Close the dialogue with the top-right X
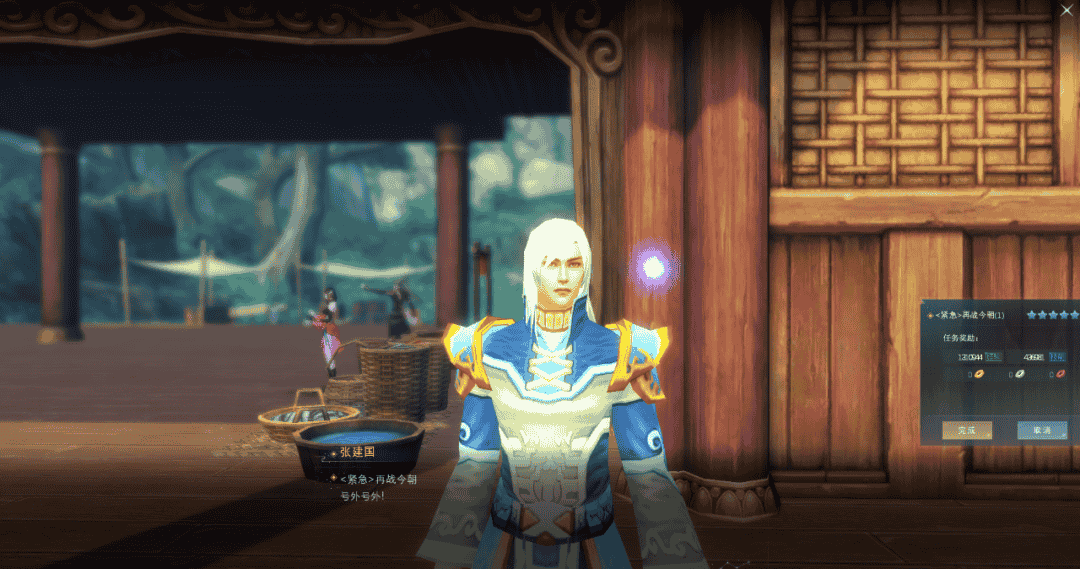 click(1066, 9)
